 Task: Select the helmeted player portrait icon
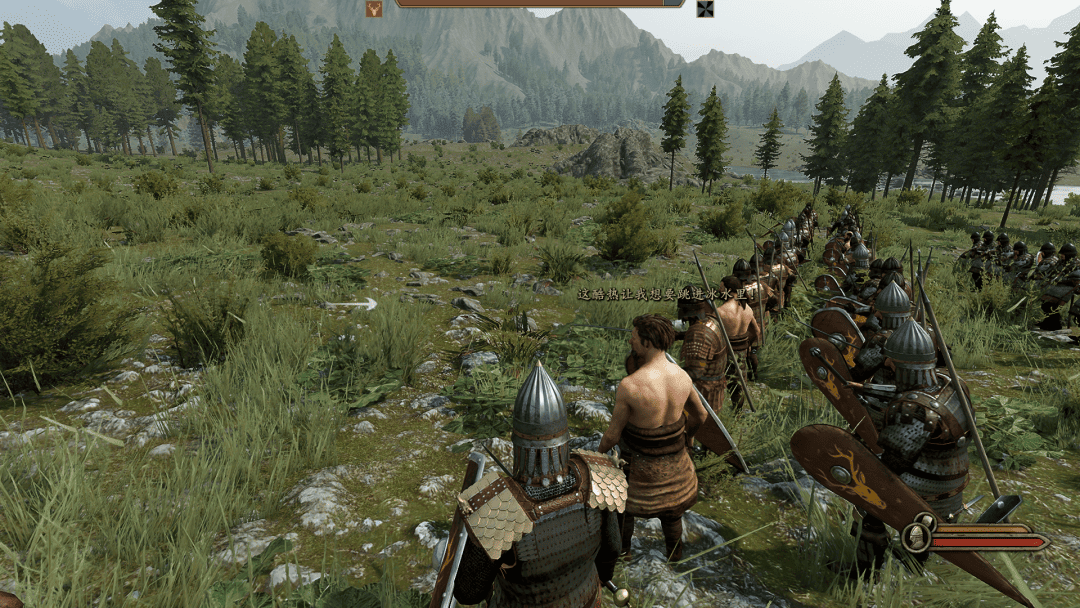click(916, 537)
